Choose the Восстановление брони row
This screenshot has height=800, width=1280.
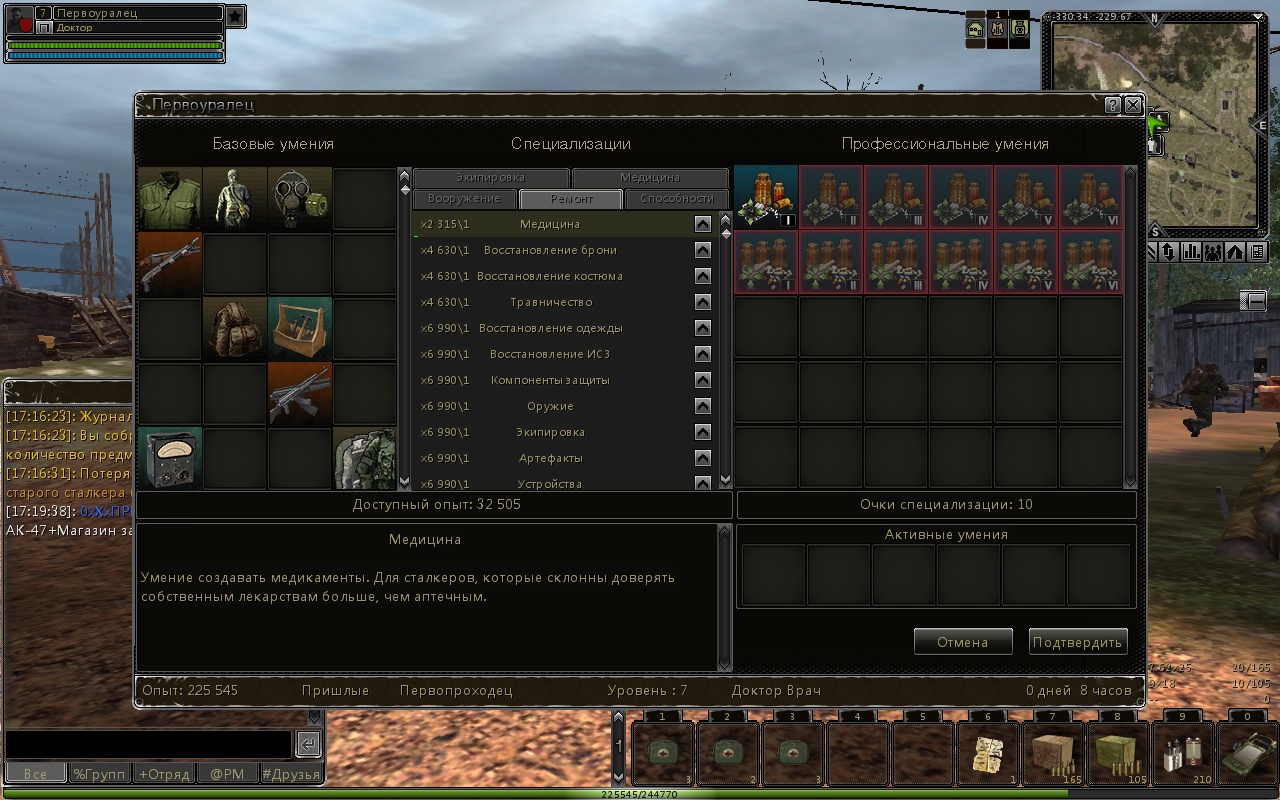[x=550, y=250]
